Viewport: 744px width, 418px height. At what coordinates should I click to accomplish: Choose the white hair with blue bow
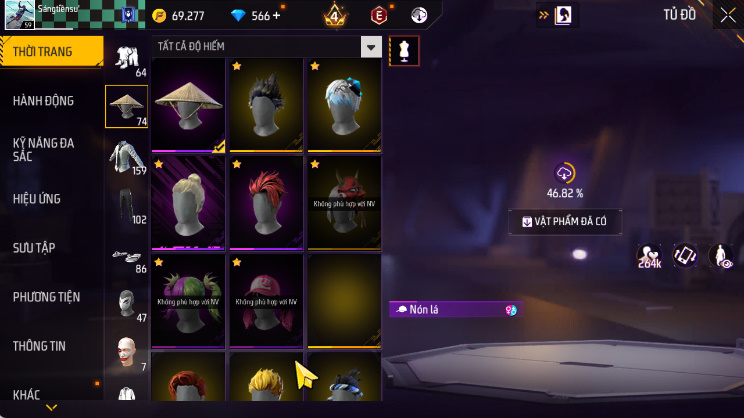[343, 103]
